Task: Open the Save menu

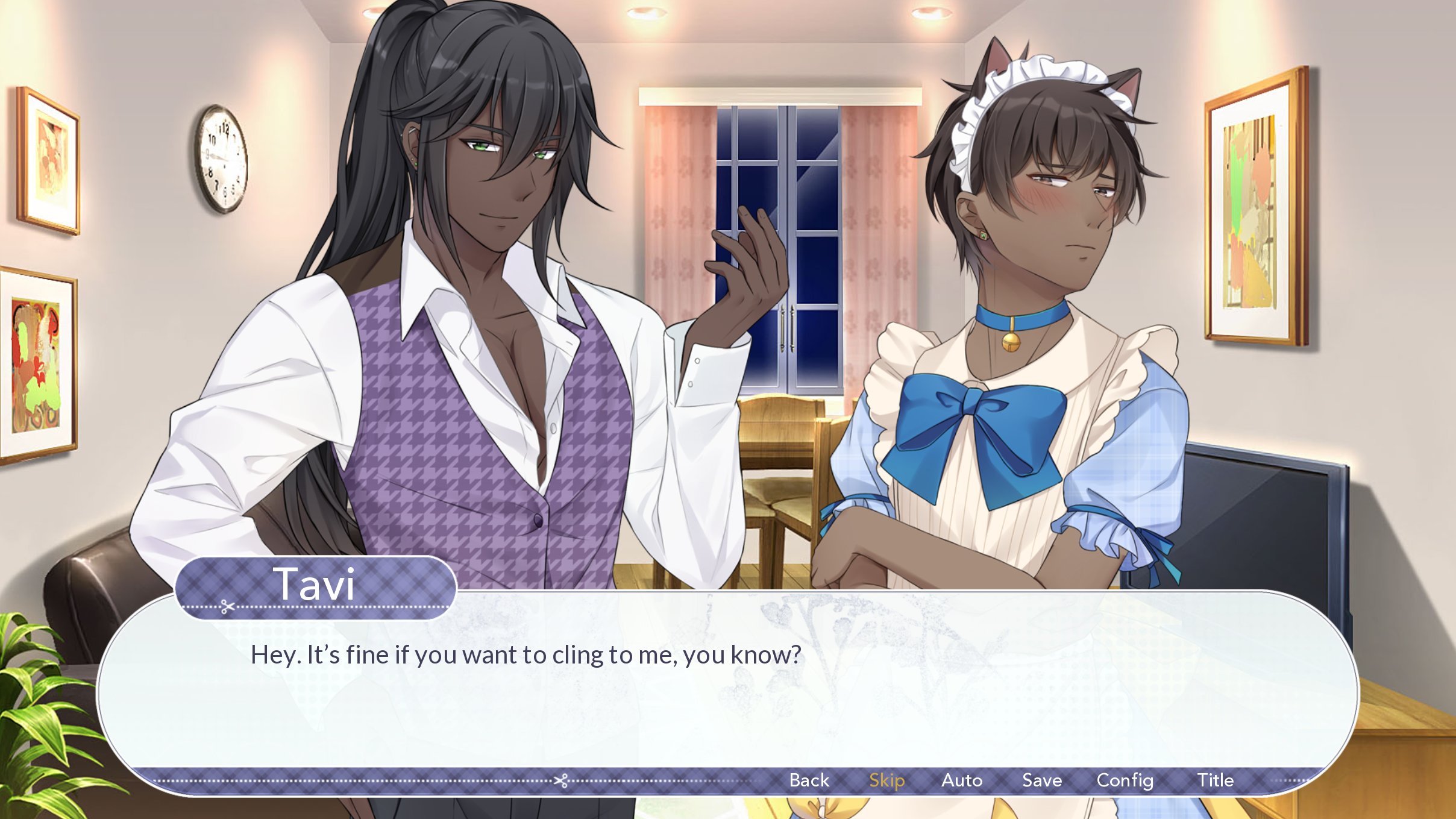Action: tap(1042, 780)
